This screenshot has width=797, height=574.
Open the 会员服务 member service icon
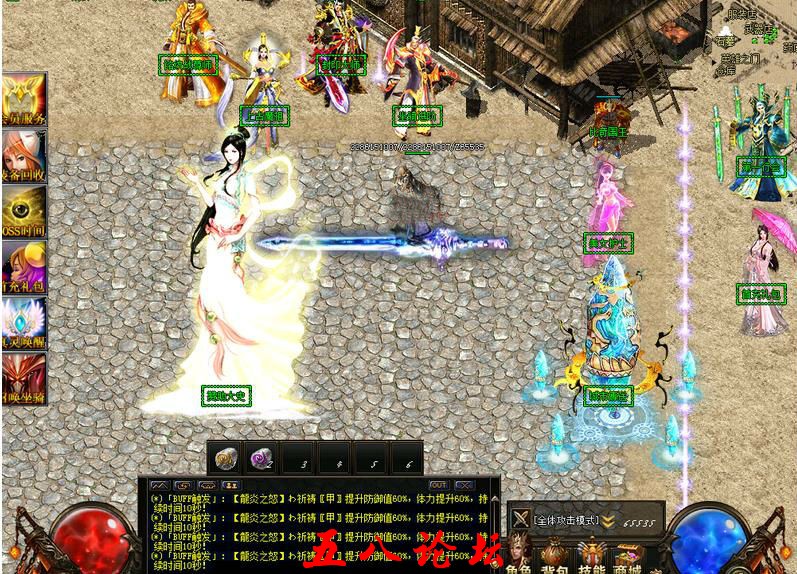click(22, 99)
